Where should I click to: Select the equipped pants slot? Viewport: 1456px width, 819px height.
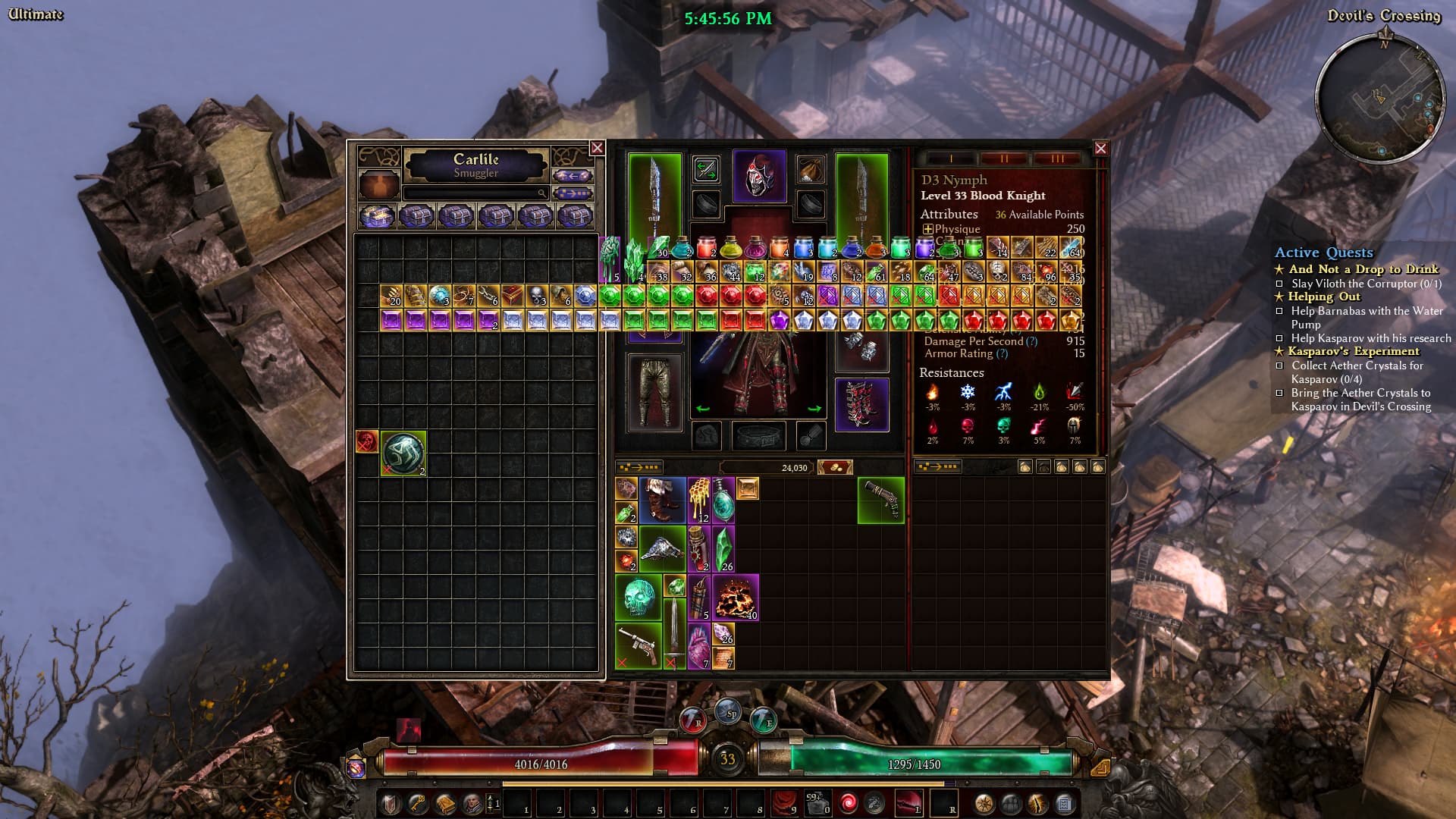(x=655, y=392)
